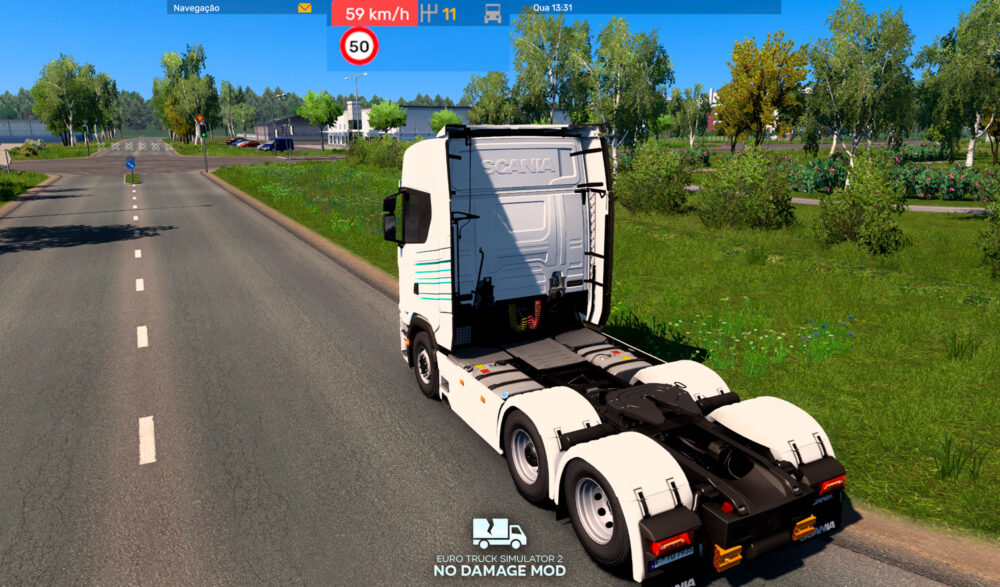
Task: Open the Navegação panel
Action: (x=197, y=8)
